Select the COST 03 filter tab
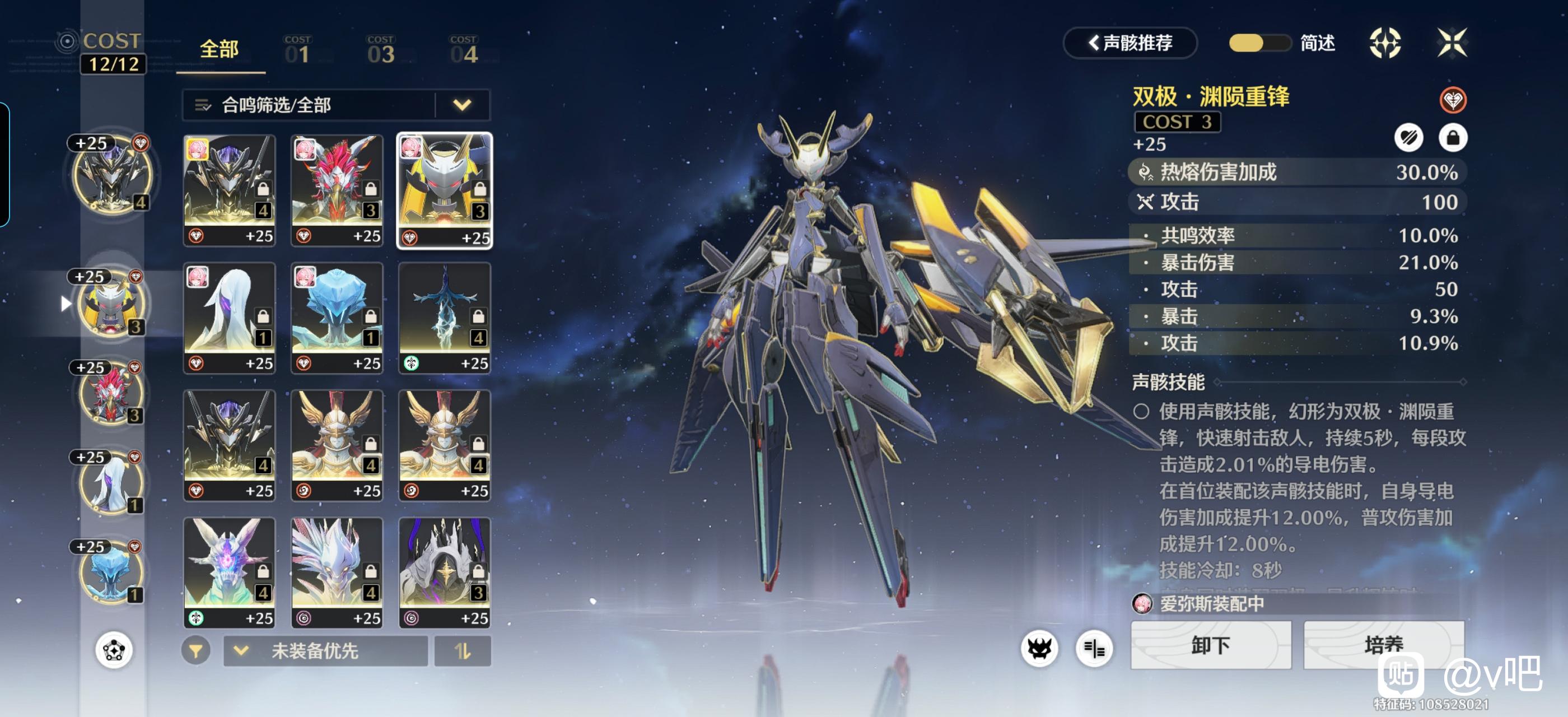1568x717 pixels. pos(380,50)
